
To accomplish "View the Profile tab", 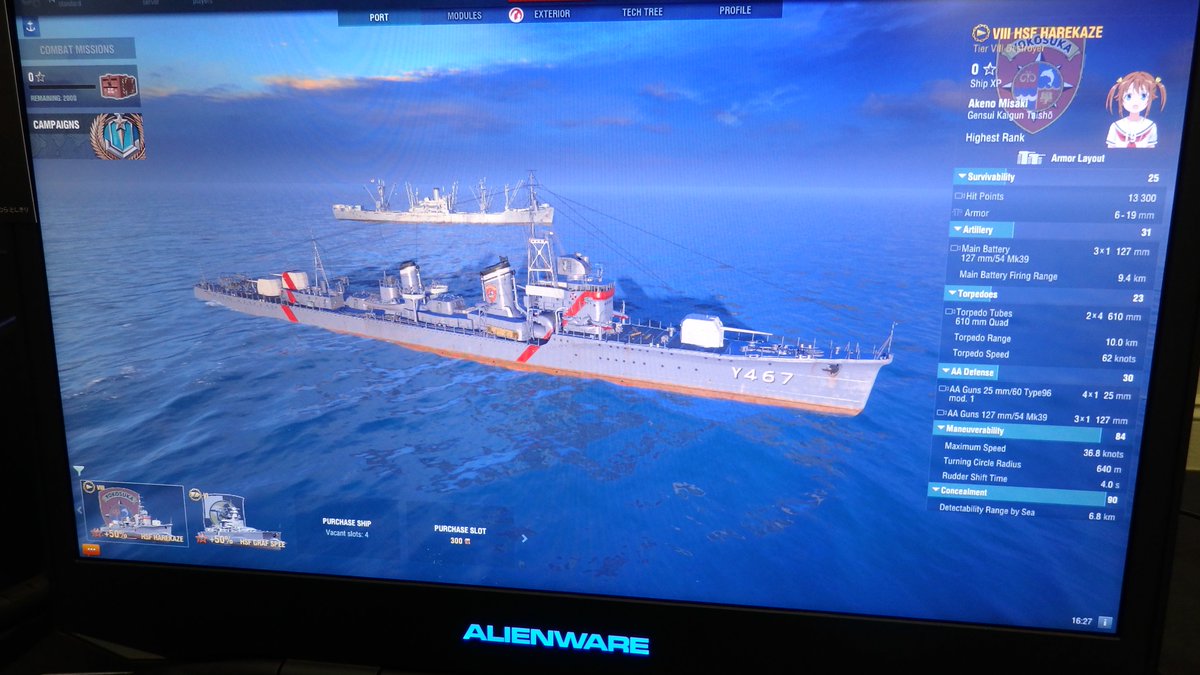I will tap(735, 11).
